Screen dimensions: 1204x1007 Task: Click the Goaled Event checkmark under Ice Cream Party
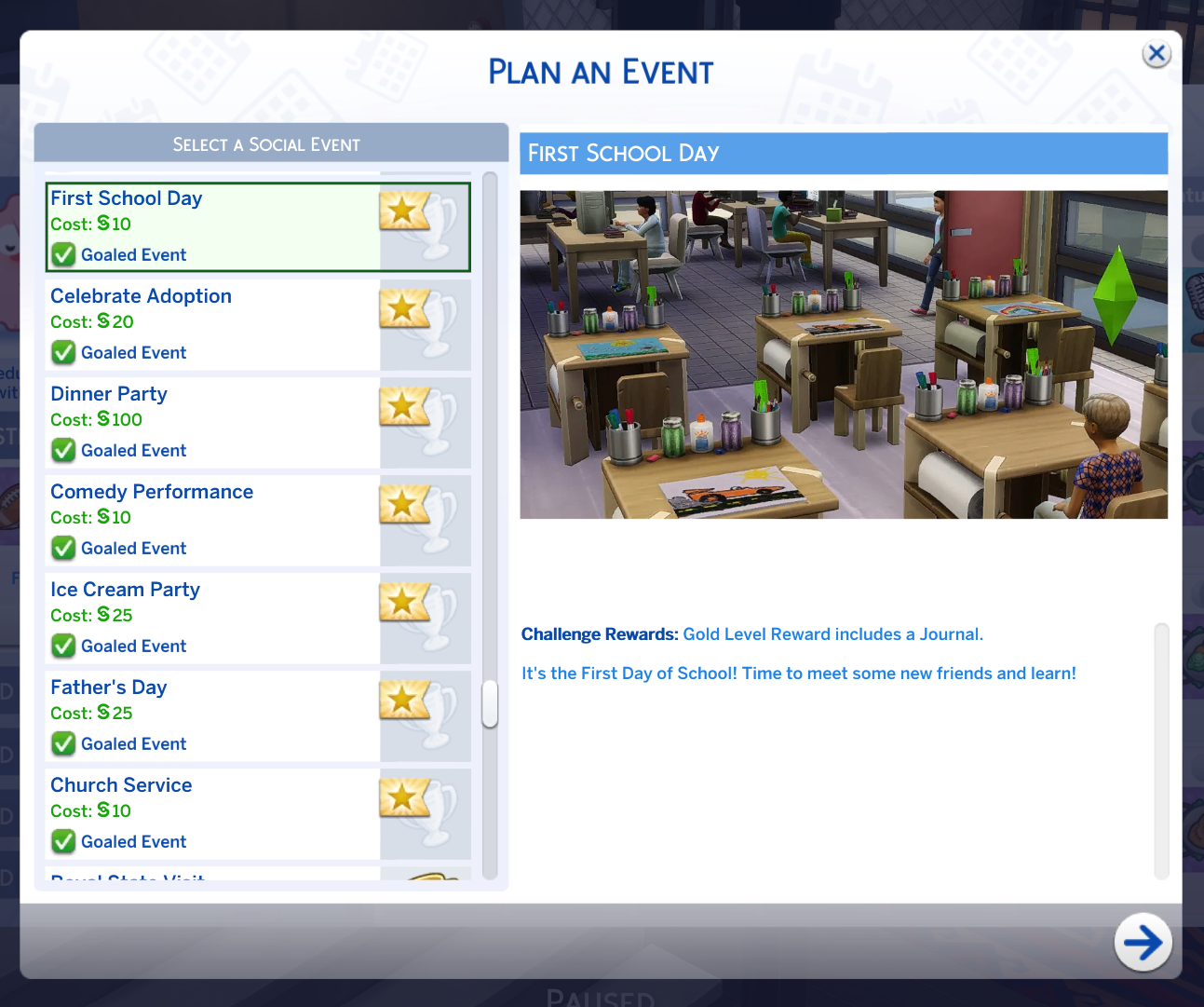tap(62, 646)
